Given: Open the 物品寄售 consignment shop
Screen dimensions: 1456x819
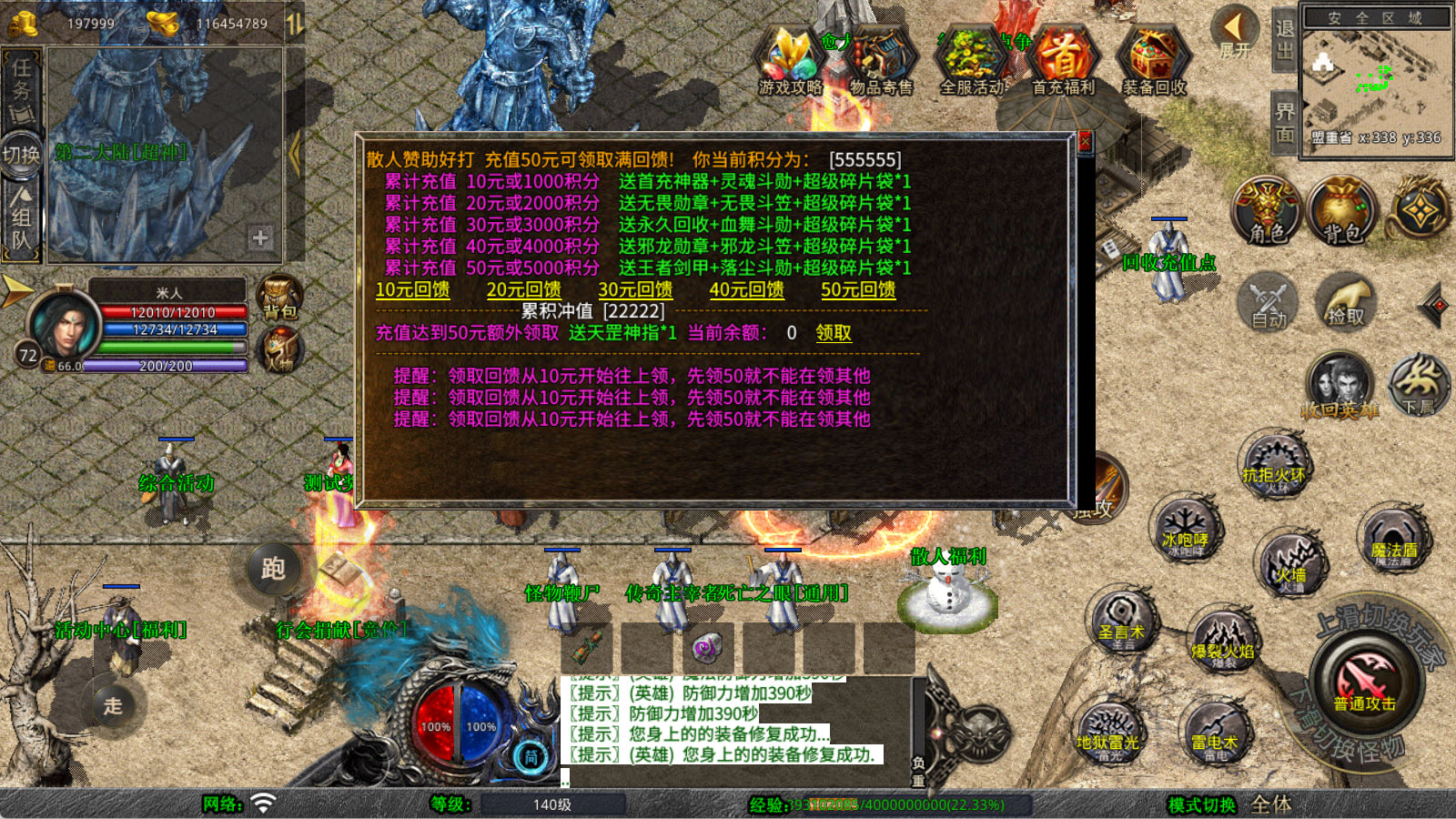Looking at the screenshot, I should click(880, 60).
